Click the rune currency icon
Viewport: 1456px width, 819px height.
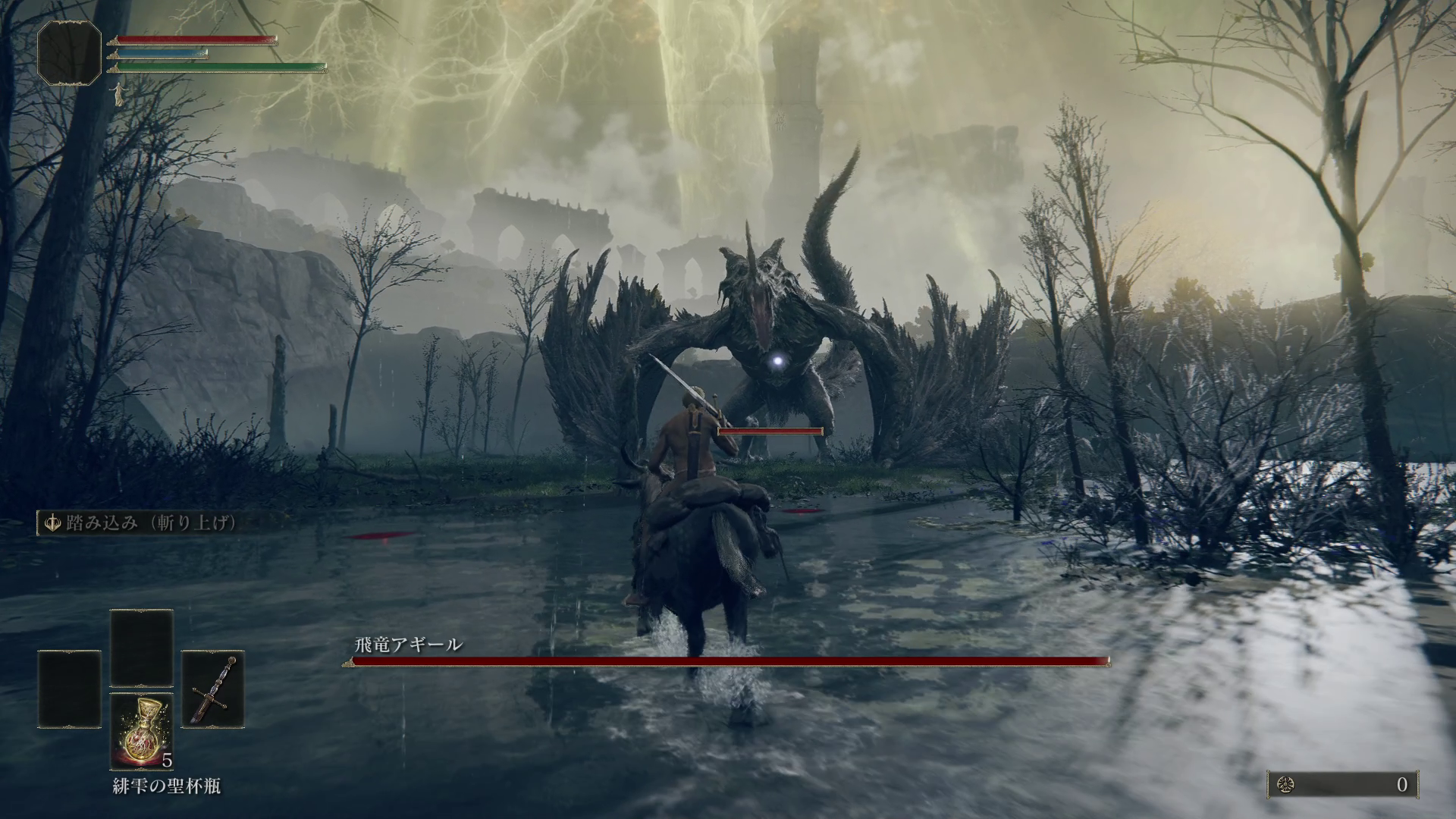click(1285, 785)
